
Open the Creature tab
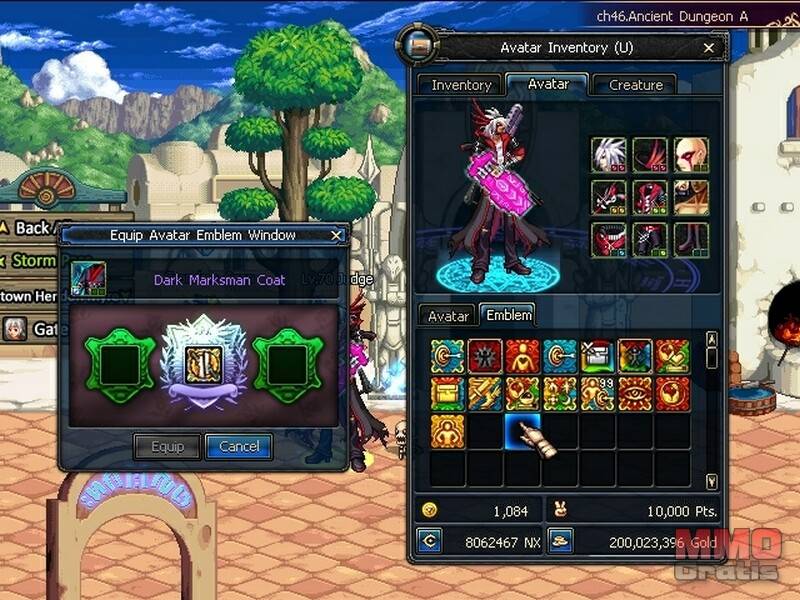click(x=635, y=85)
